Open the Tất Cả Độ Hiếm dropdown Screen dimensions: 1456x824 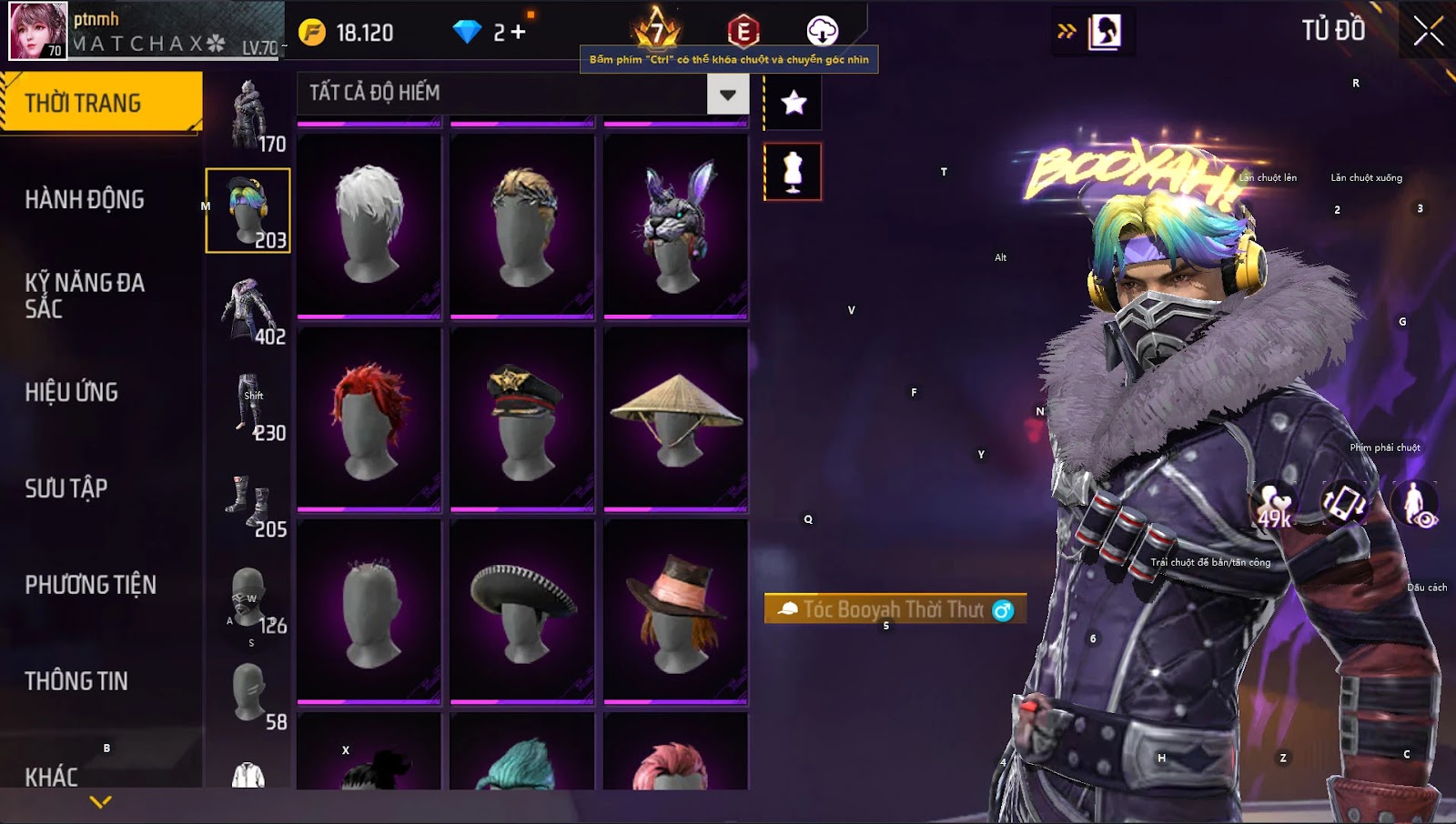[x=727, y=94]
